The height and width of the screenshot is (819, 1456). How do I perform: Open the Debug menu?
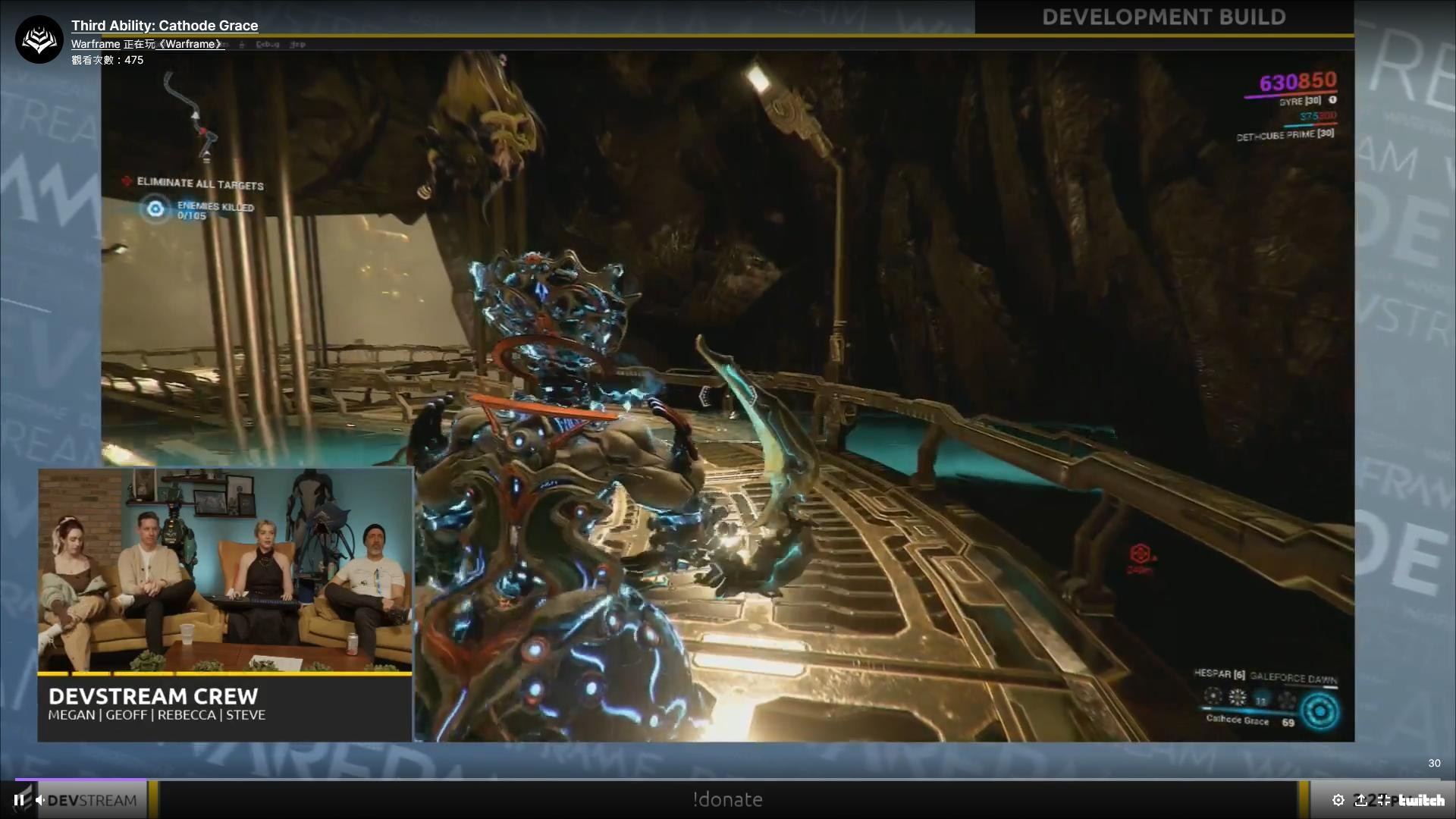267,44
